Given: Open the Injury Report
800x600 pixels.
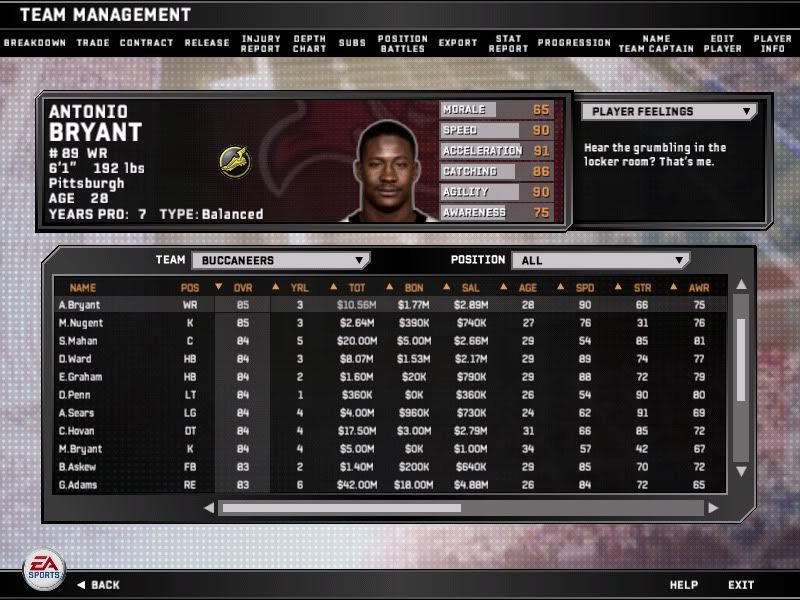Looking at the screenshot, I should point(261,43).
